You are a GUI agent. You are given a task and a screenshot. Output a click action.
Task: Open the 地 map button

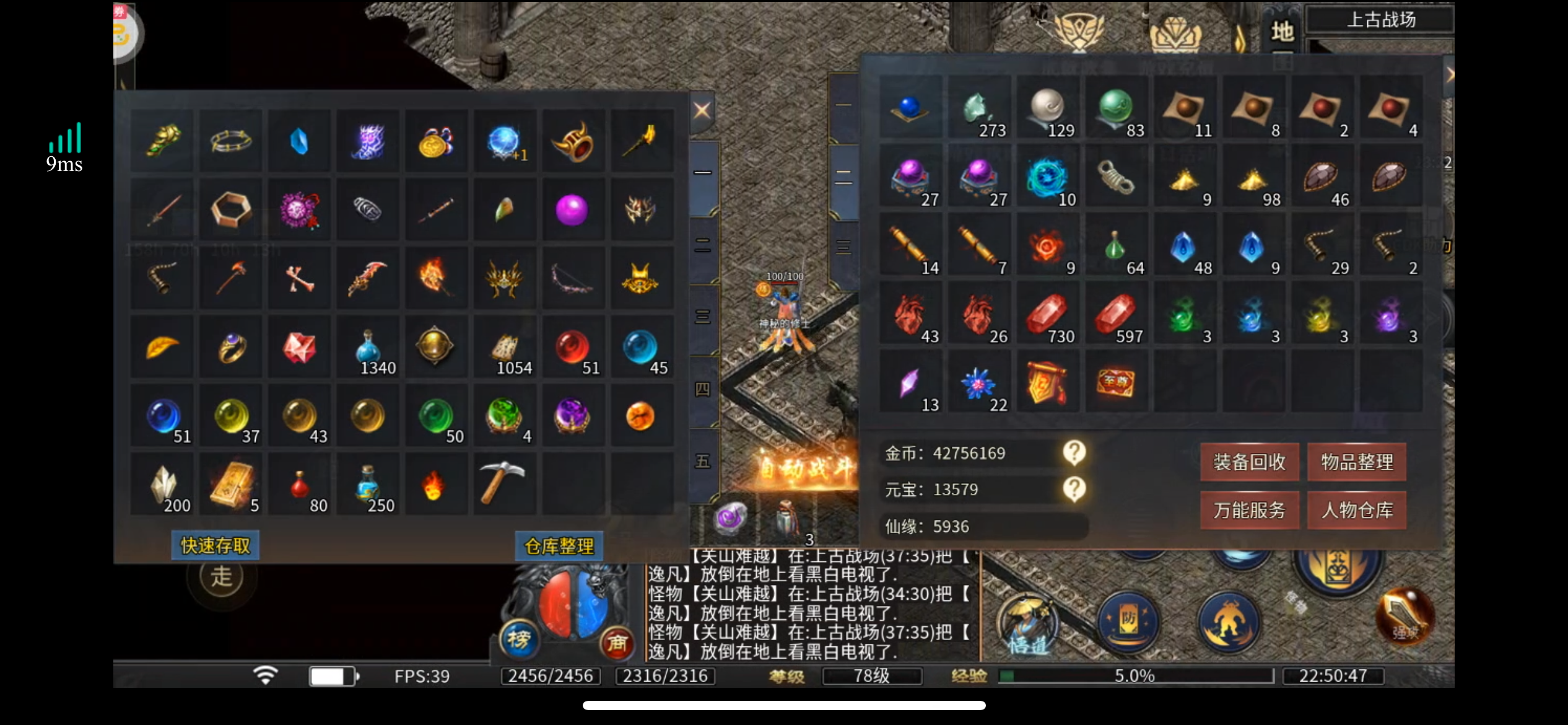click(x=1281, y=31)
